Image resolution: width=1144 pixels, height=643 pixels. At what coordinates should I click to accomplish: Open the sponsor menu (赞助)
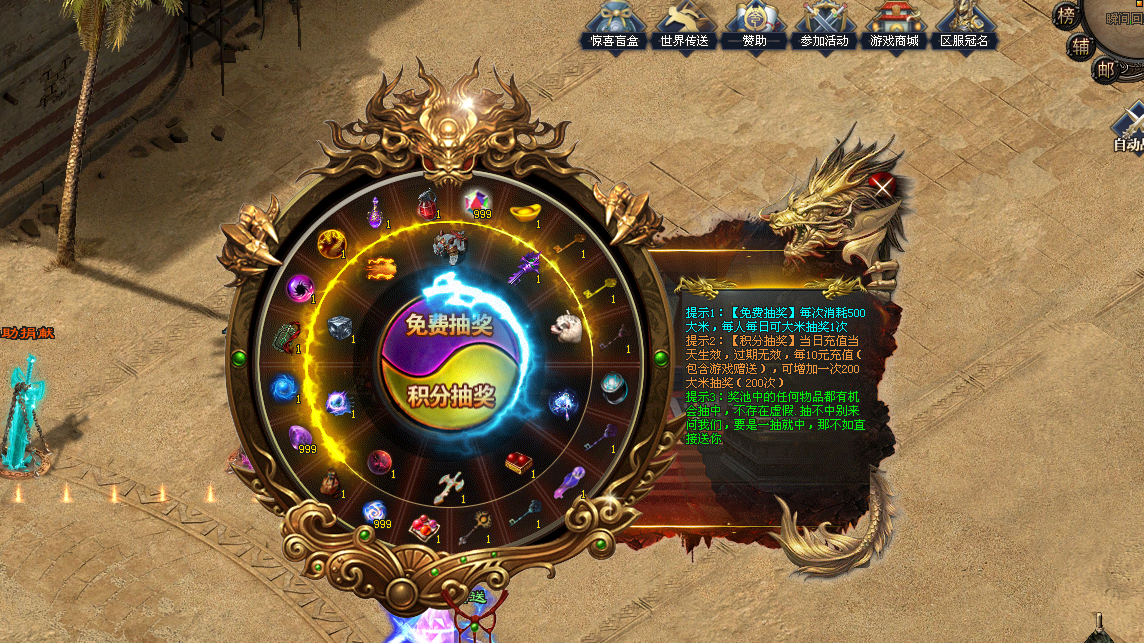coord(754,25)
